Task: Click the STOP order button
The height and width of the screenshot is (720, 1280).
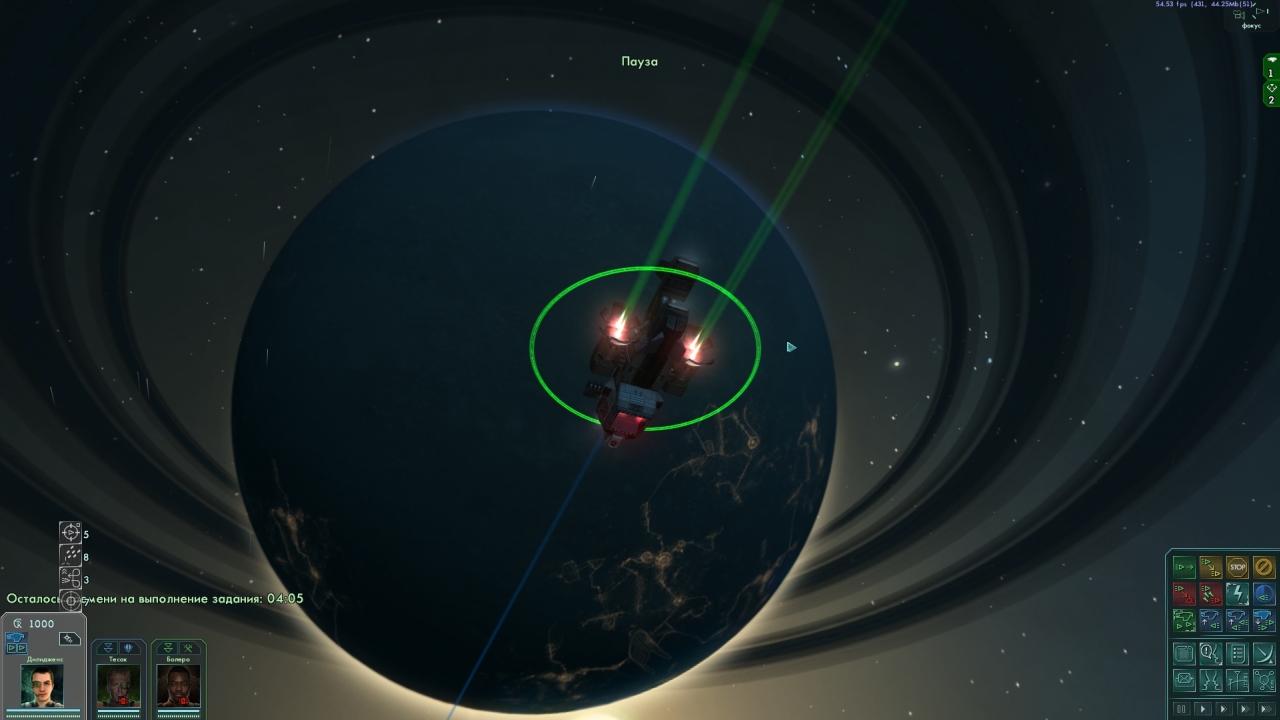Action: [x=1237, y=568]
